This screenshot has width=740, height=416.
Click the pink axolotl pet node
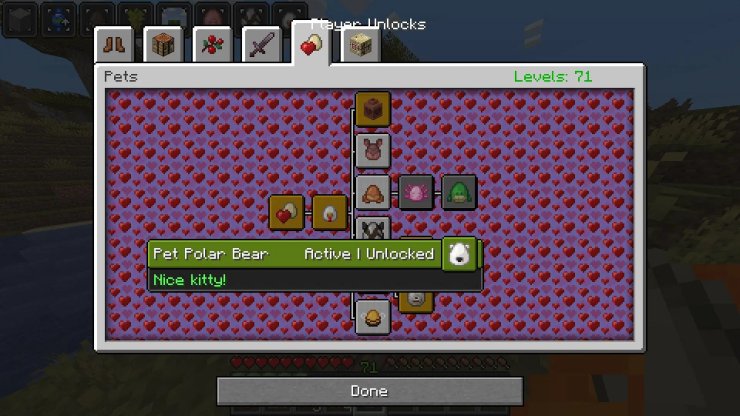(x=416, y=192)
